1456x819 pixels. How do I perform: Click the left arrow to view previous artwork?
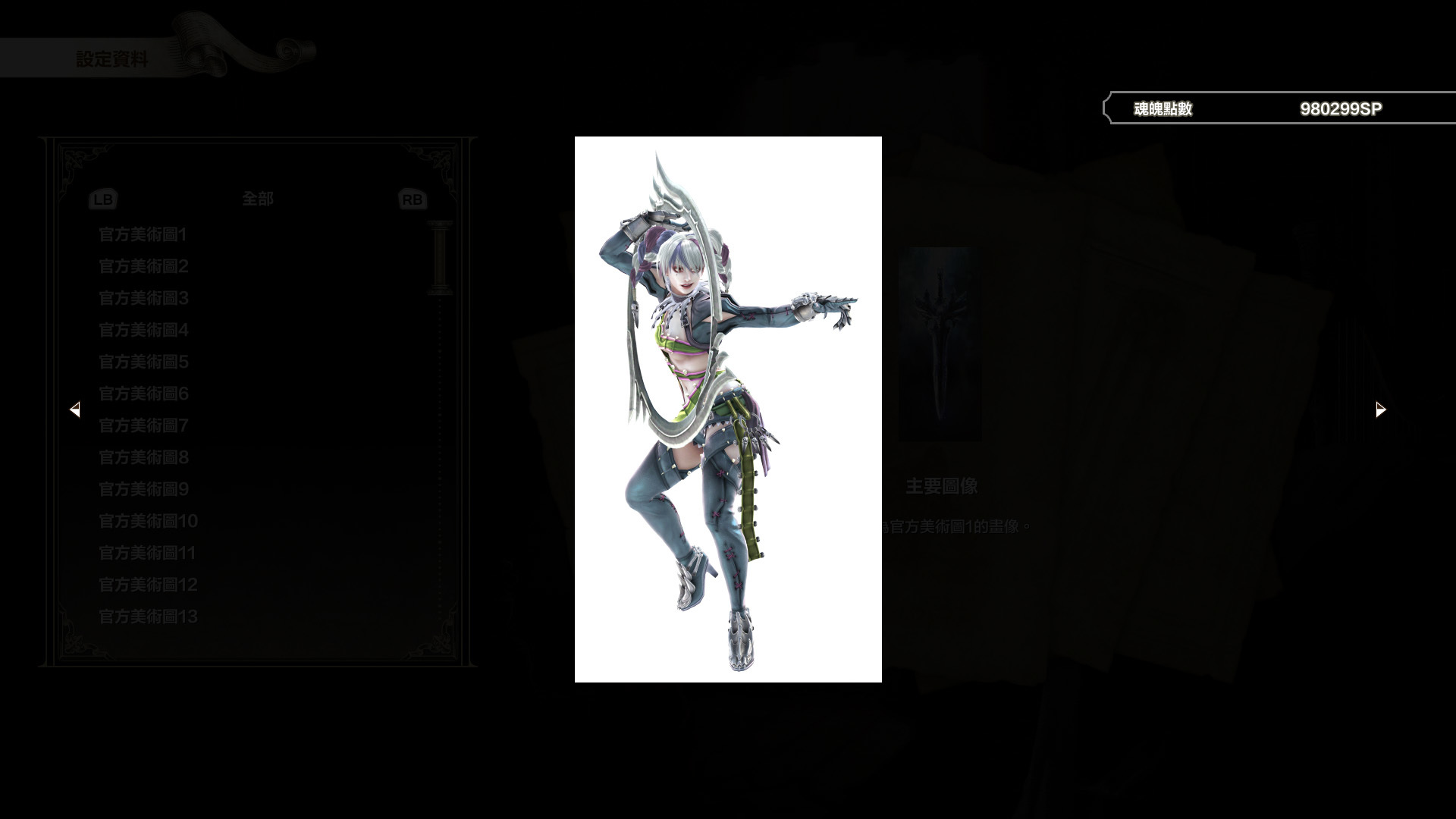click(x=76, y=409)
